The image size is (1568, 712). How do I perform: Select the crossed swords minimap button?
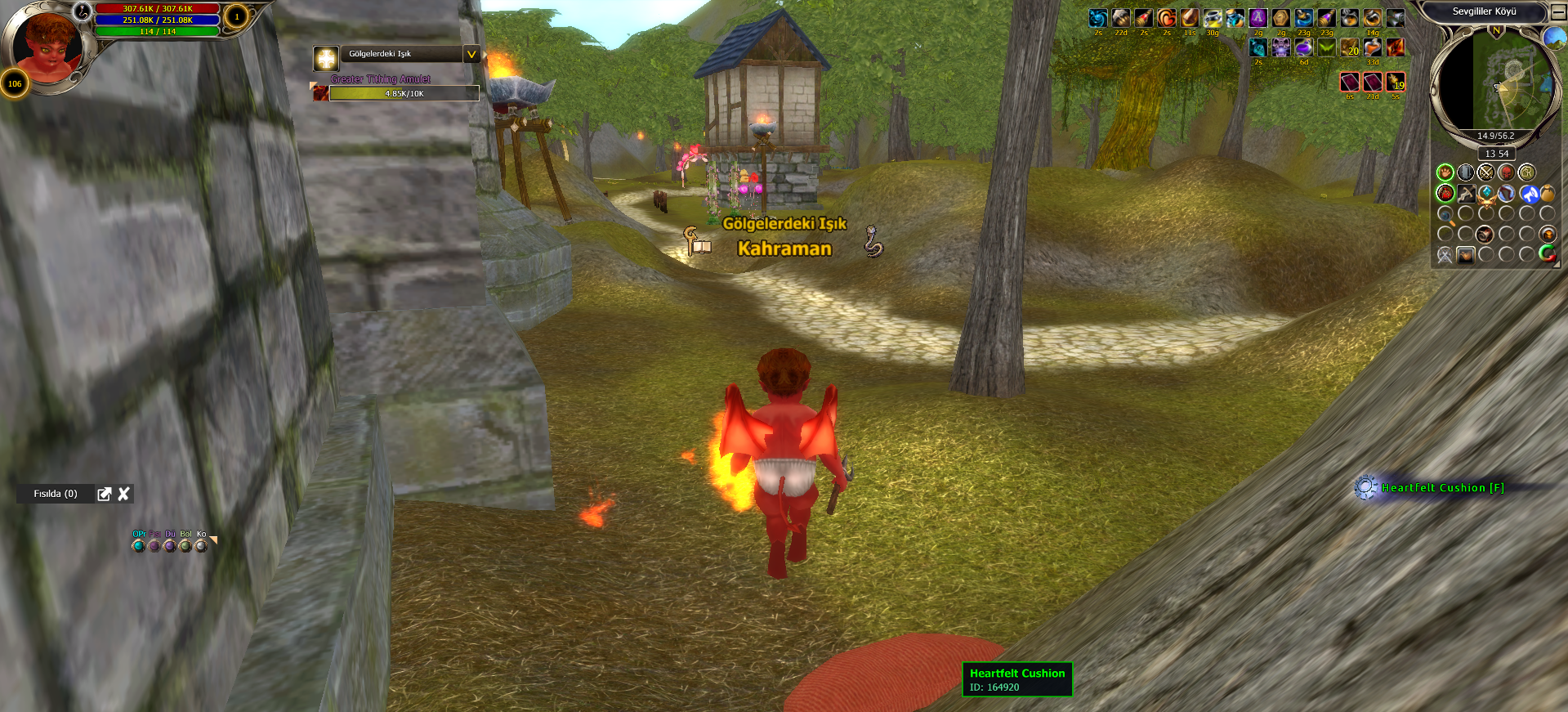pos(1485,172)
